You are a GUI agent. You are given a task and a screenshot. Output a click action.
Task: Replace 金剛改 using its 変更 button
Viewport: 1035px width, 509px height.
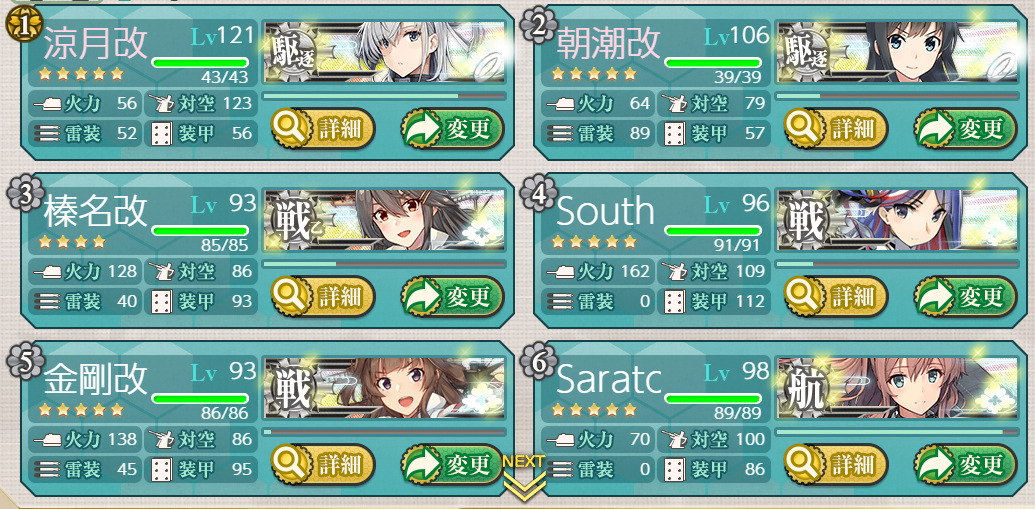point(452,464)
